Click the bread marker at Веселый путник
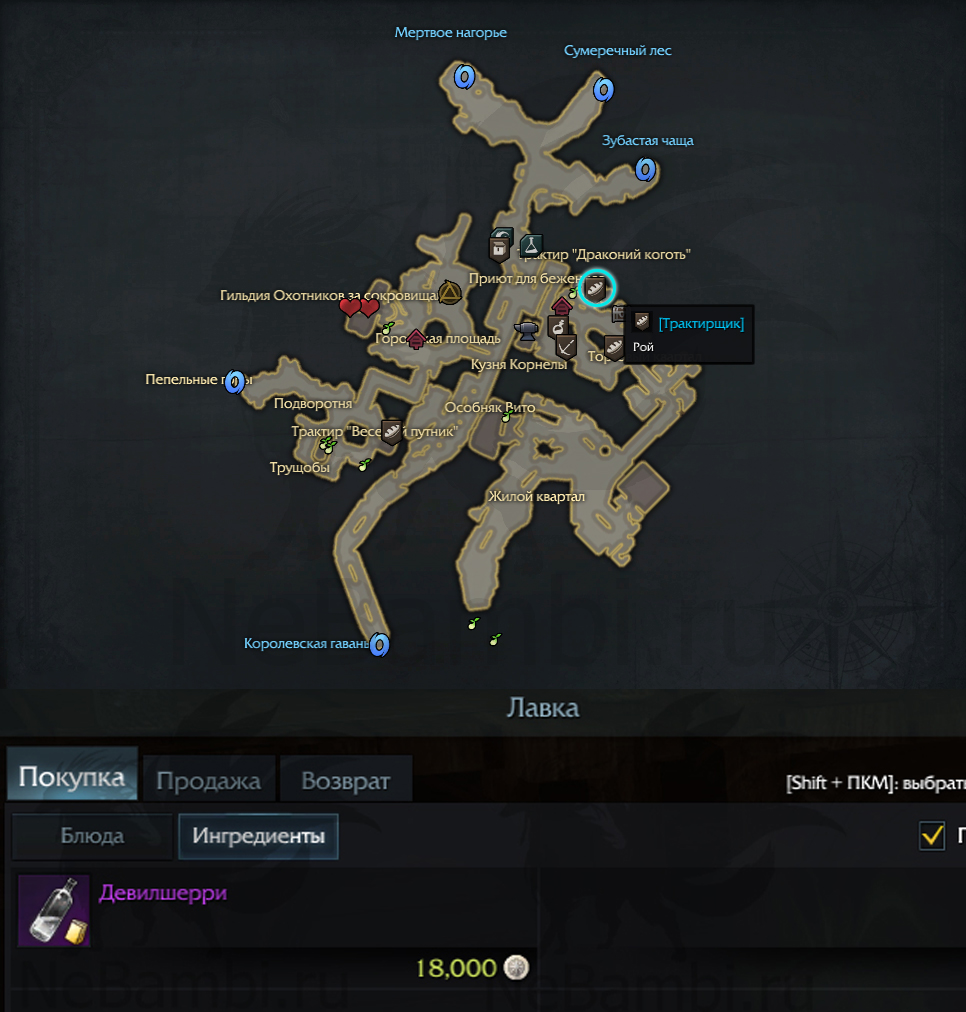Screen dimensions: 966x1012 click(x=392, y=432)
